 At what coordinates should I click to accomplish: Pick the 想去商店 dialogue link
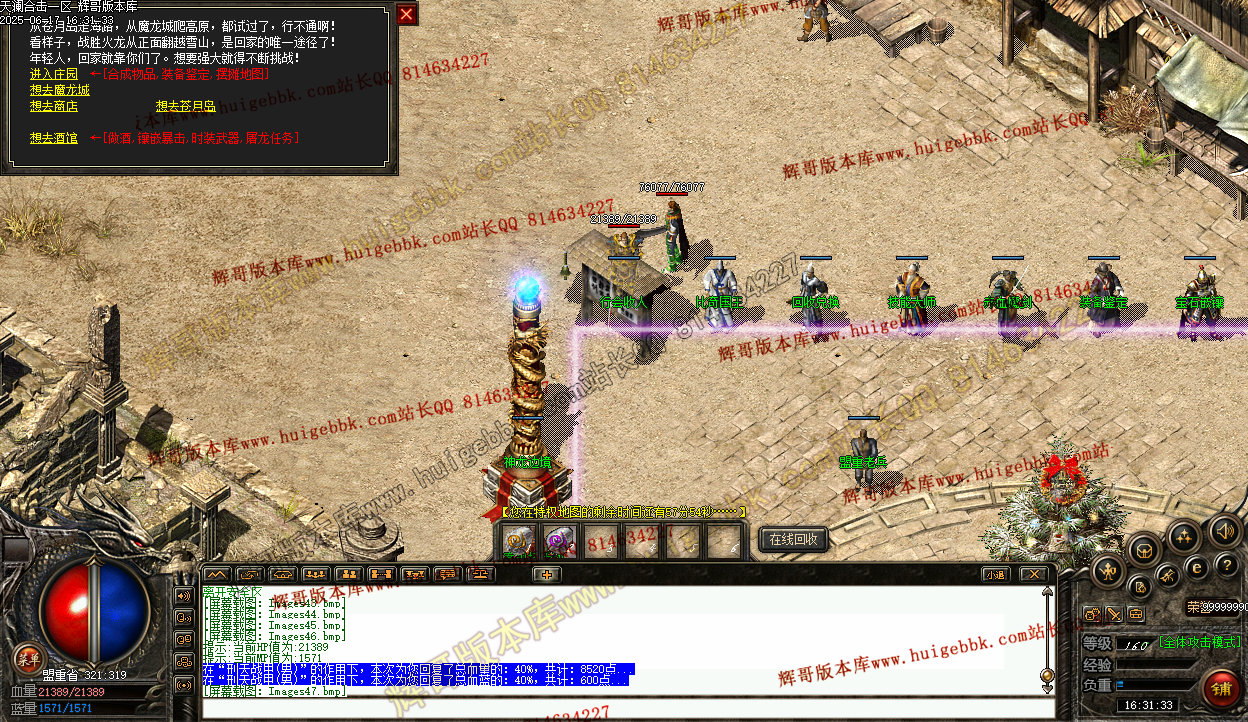point(53,106)
